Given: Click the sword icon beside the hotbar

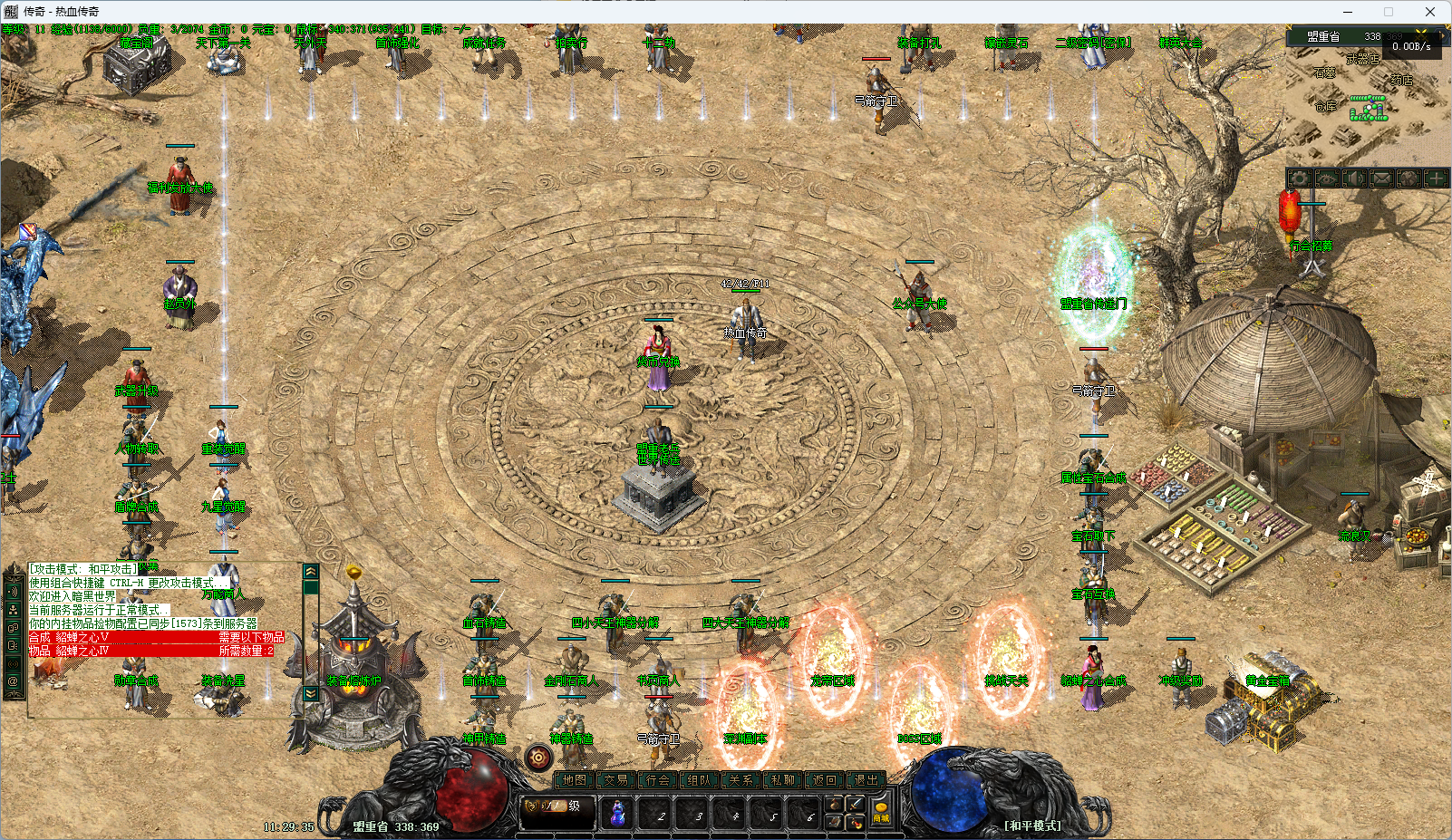Looking at the screenshot, I should pyautogui.click(x=855, y=804).
